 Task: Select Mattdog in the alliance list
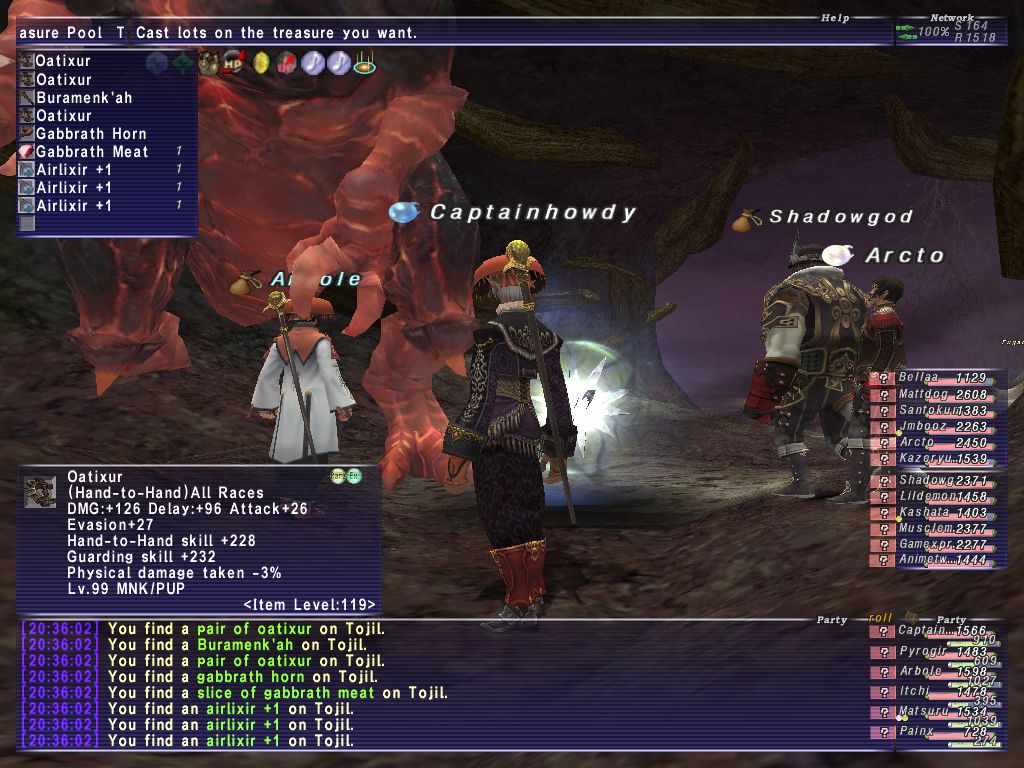click(x=935, y=395)
